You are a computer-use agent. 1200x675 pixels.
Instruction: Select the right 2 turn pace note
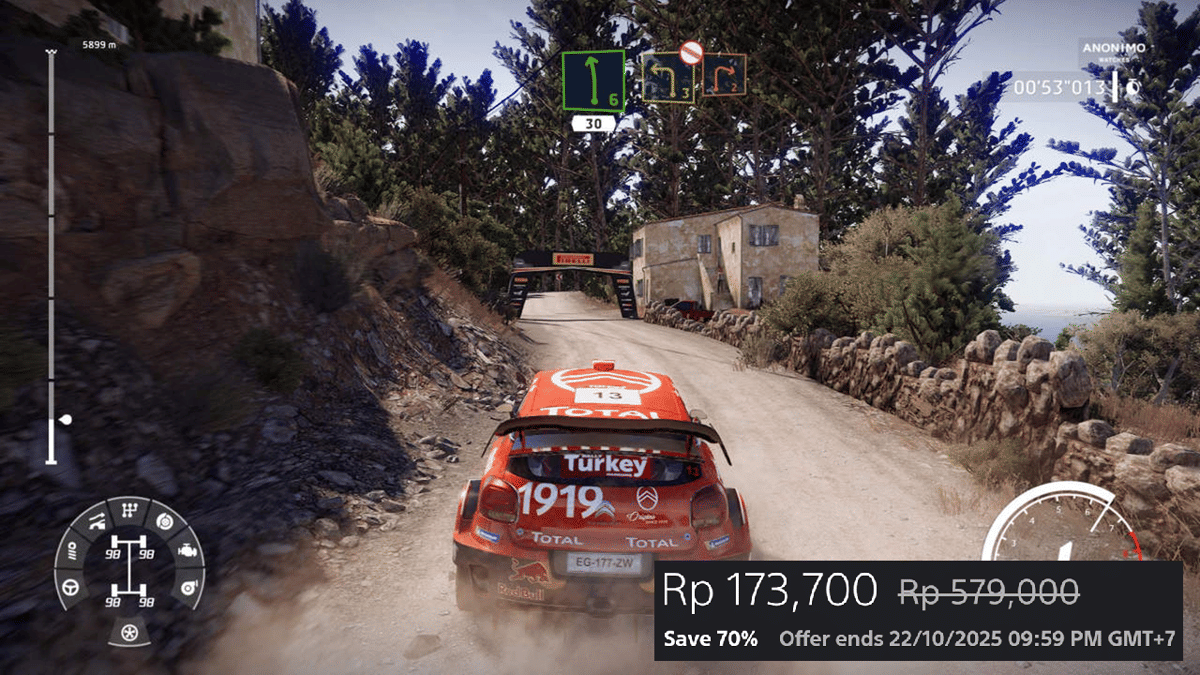[723, 75]
